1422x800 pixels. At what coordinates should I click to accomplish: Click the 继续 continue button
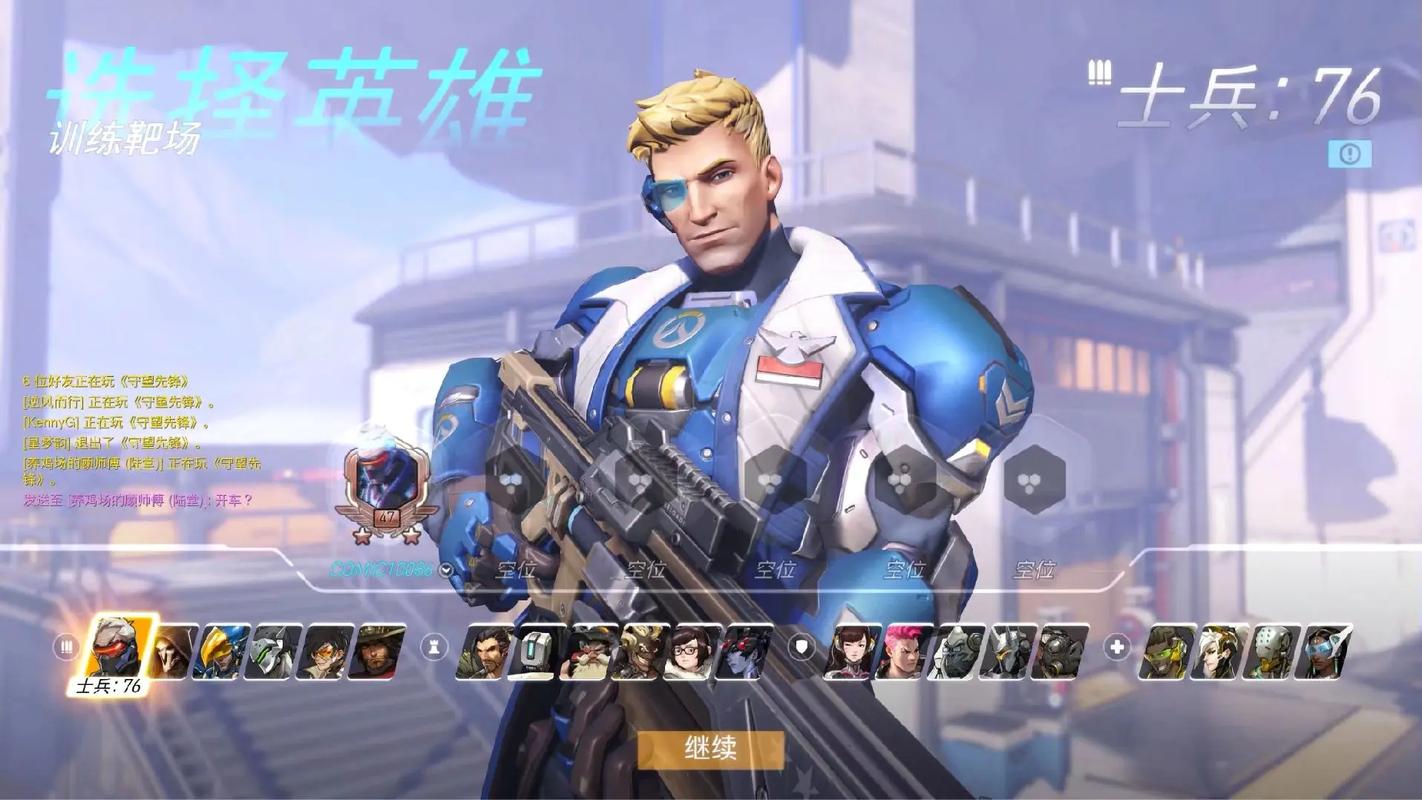(x=711, y=749)
